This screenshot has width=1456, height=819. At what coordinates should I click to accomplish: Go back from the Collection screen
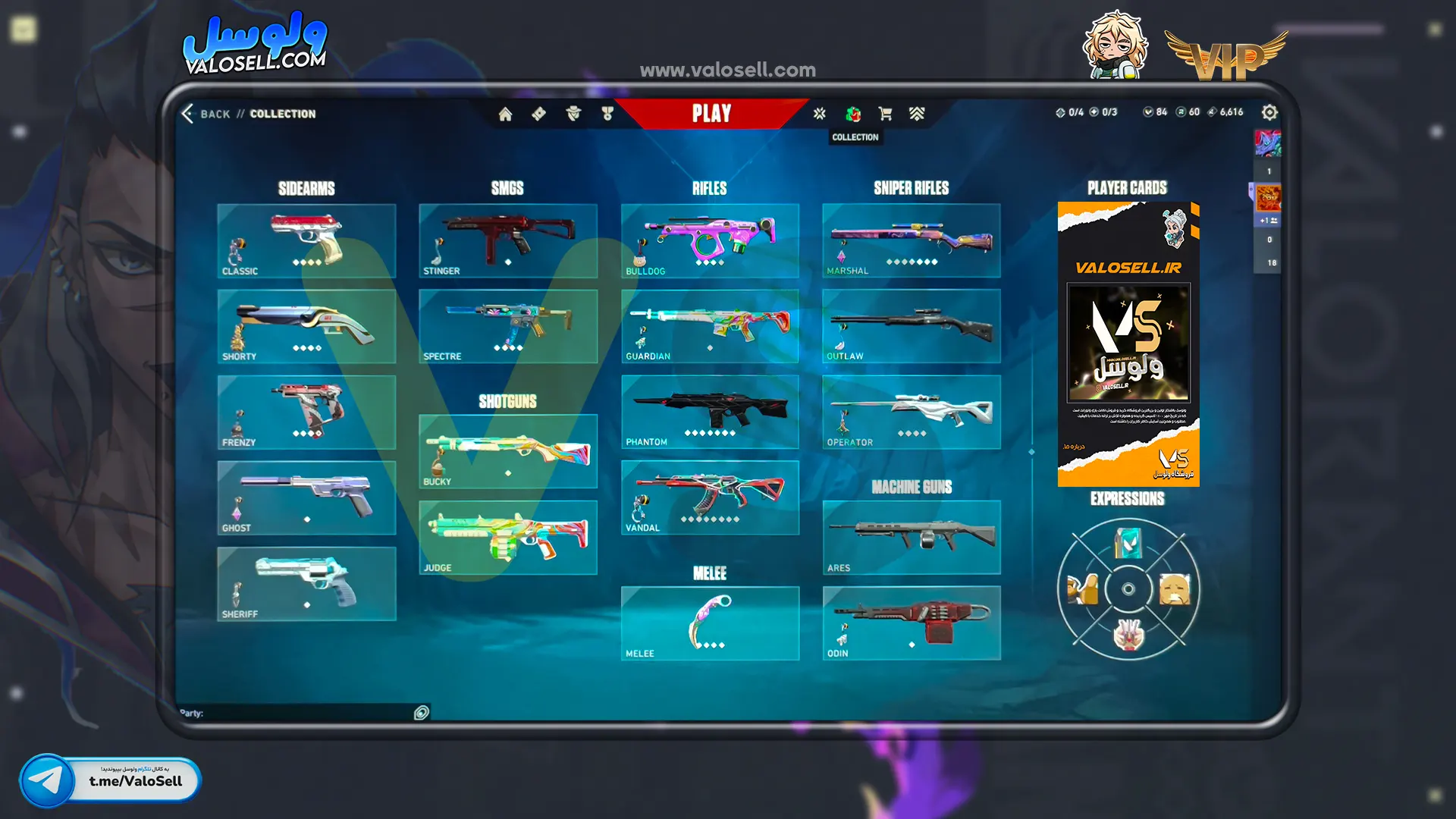click(x=206, y=114)
